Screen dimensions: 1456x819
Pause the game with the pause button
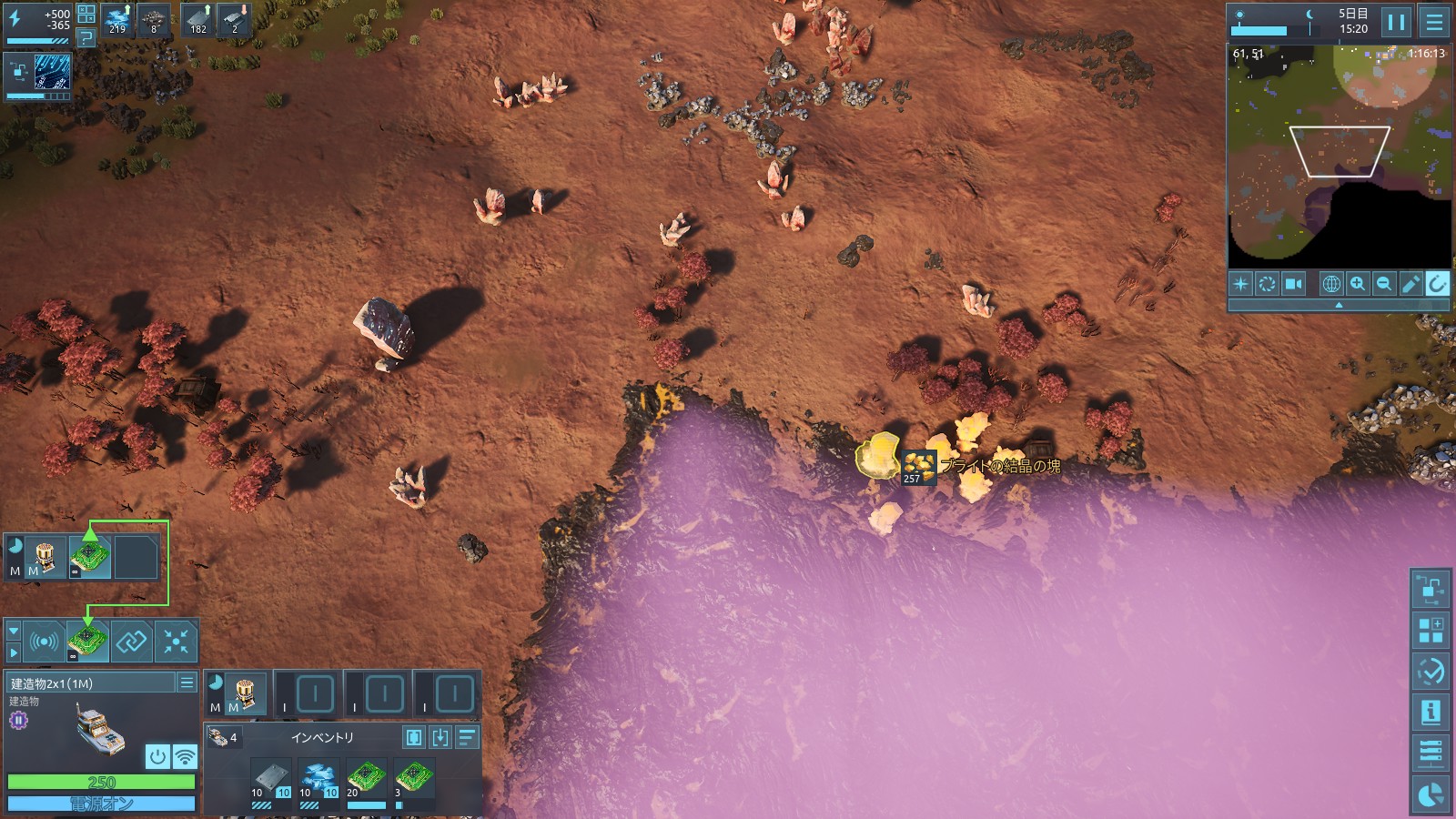pyautogui.click(x=1396, y=22)
